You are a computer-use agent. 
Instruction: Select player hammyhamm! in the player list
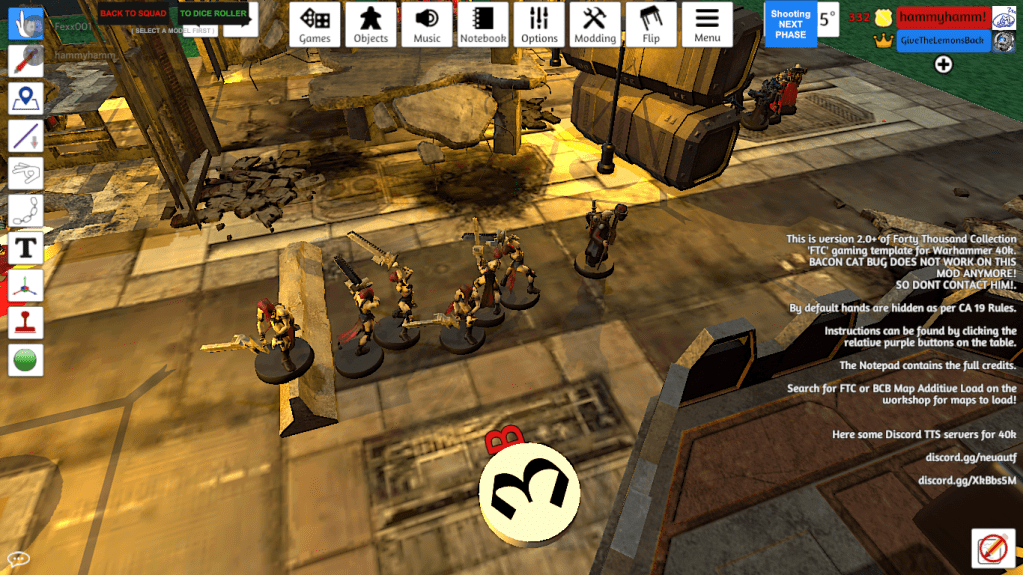coord(943,18)
